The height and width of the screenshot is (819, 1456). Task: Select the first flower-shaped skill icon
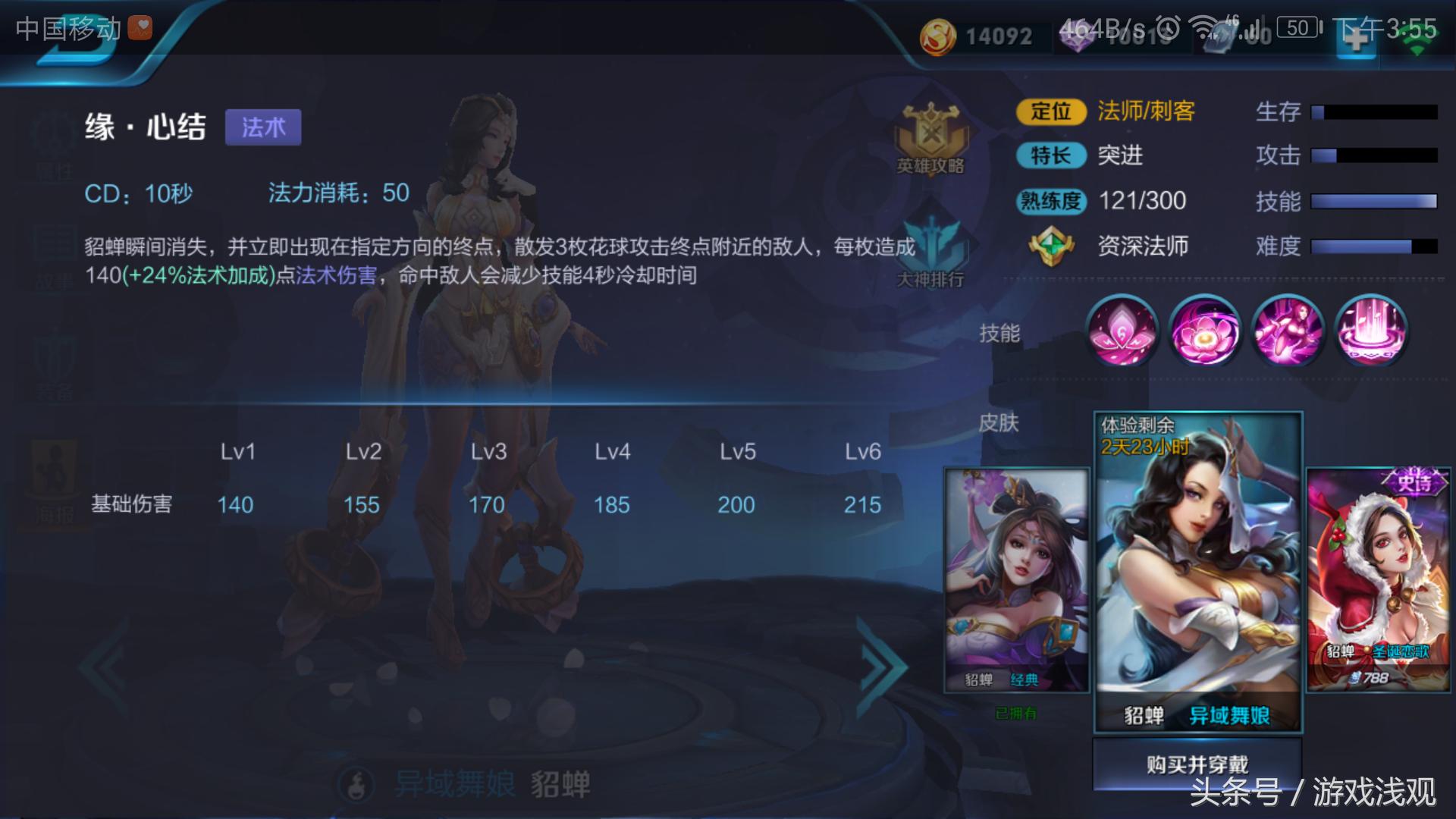[x=1122, y=331]
